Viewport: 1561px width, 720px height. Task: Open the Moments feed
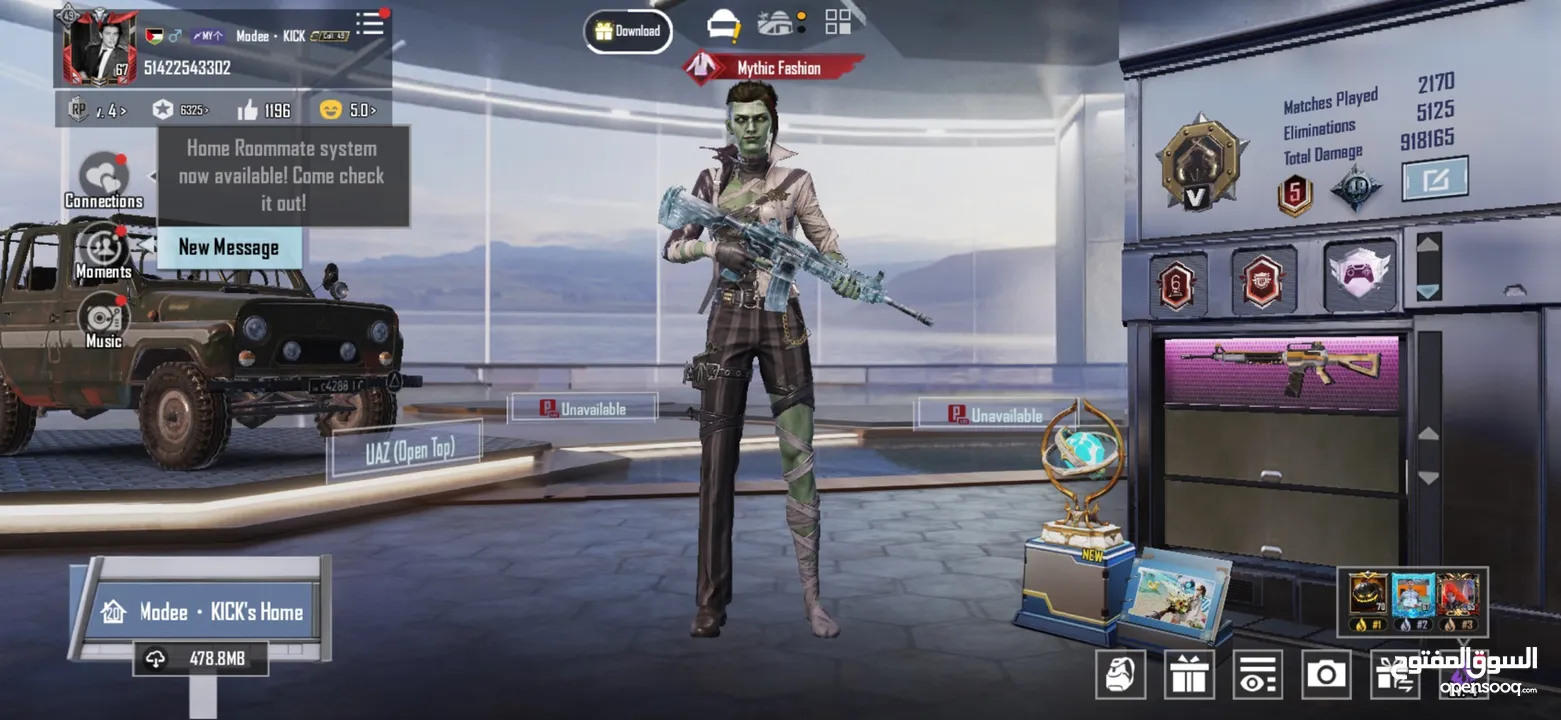point(103,252)
